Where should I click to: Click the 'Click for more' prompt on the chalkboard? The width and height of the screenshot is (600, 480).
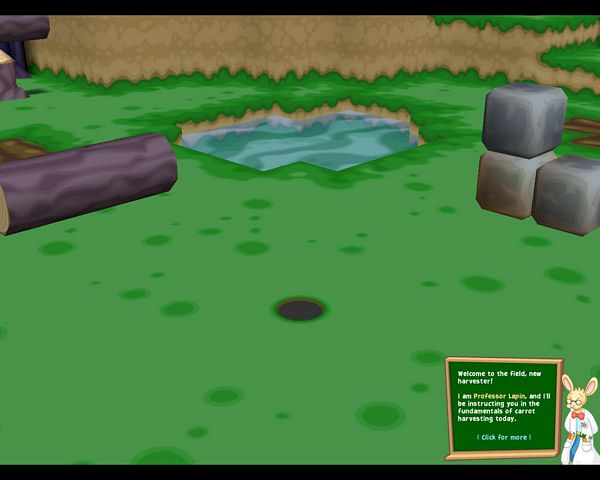point(504,437)
